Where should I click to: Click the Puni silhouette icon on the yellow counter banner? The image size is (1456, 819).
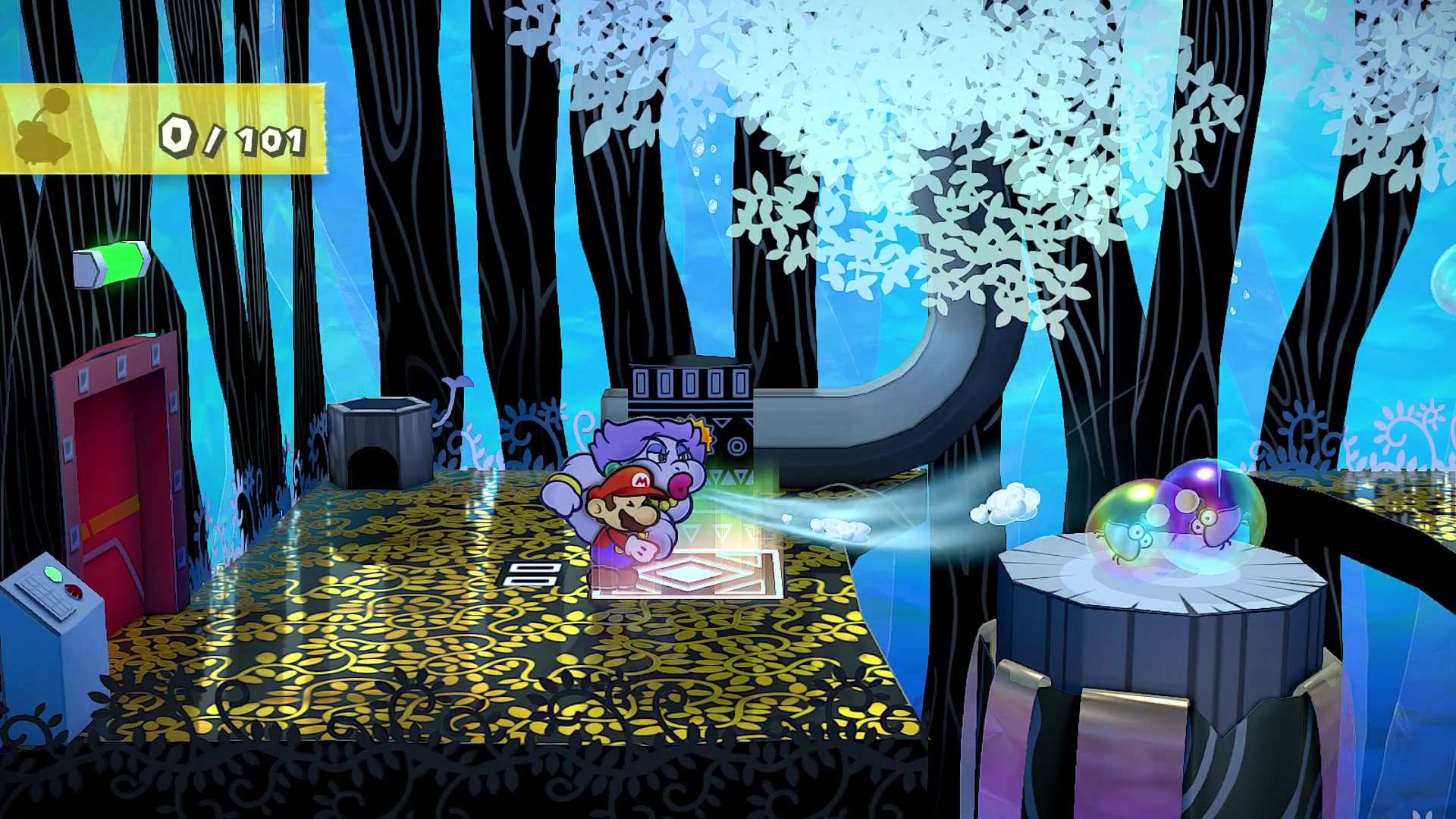[47, 129]
